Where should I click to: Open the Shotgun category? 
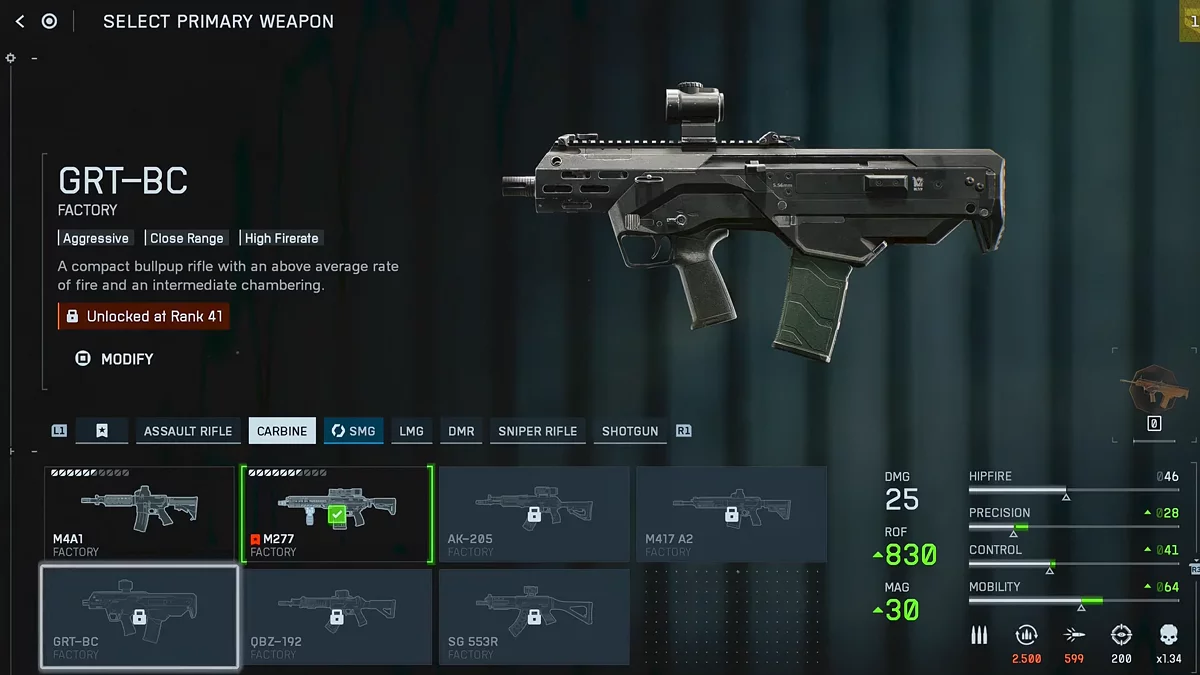[630, 431]
